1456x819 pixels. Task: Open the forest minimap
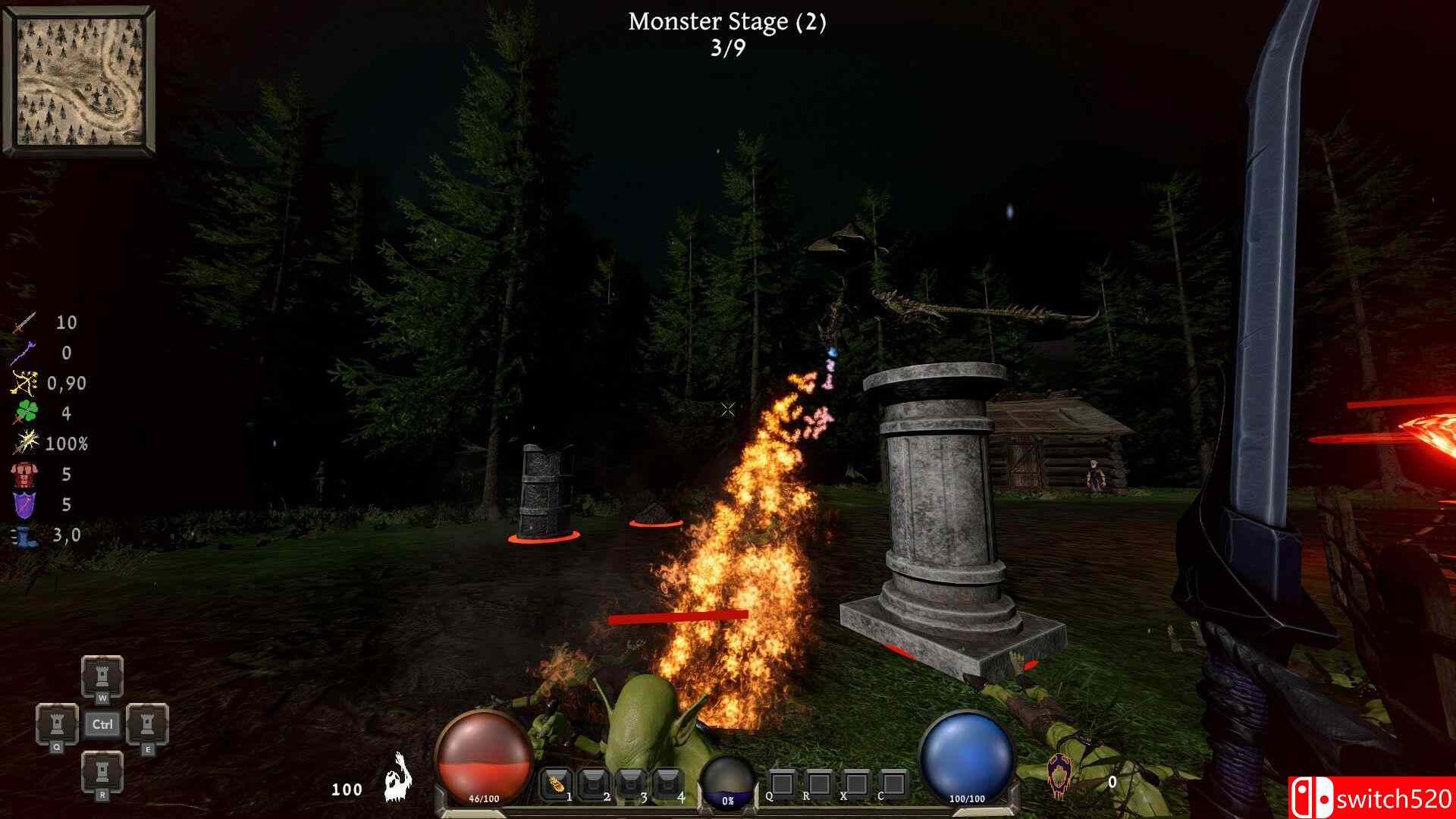point(79,80)
